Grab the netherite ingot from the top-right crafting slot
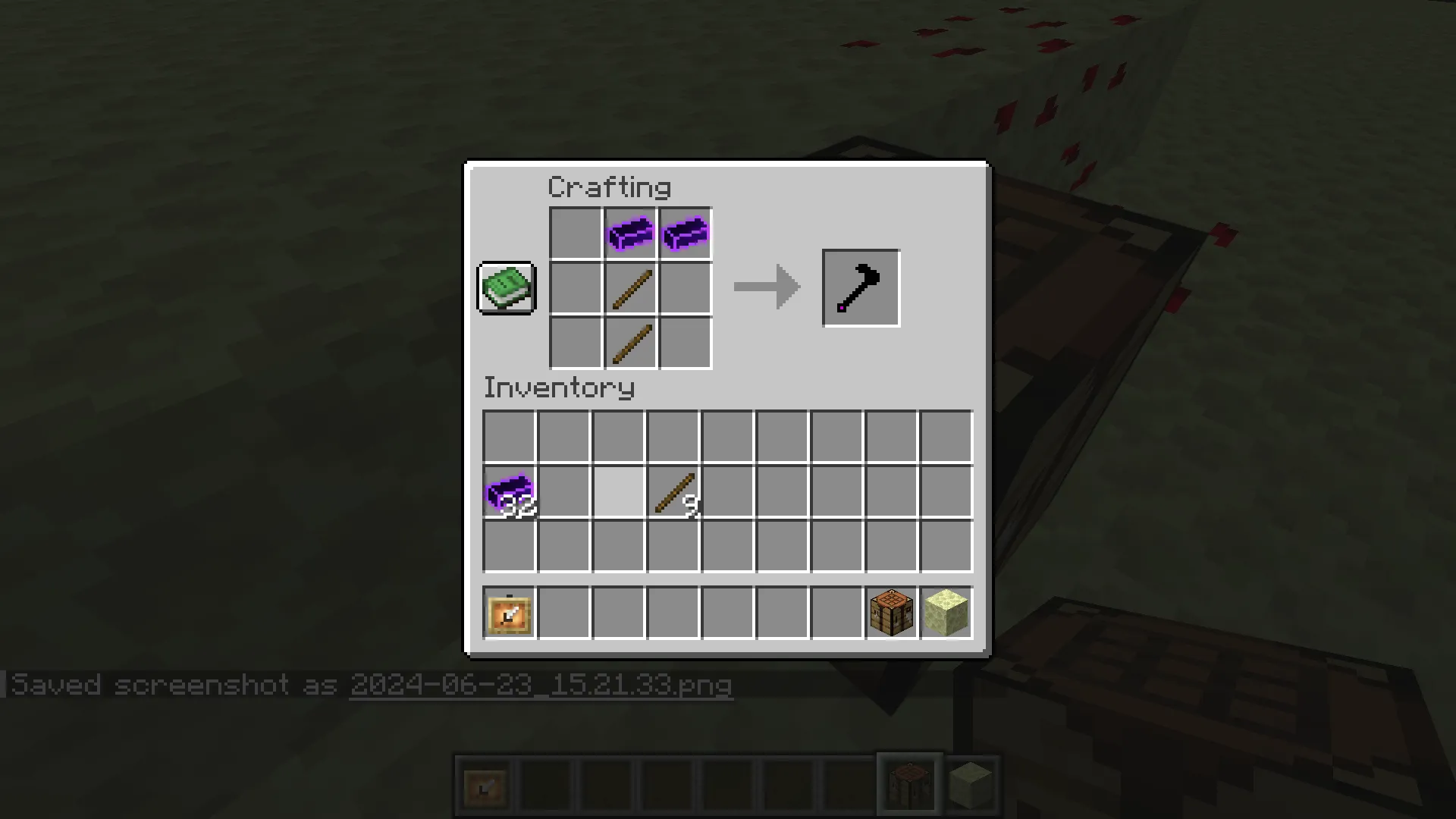This screenshot has height=819, width=1456. pos(684,232)
